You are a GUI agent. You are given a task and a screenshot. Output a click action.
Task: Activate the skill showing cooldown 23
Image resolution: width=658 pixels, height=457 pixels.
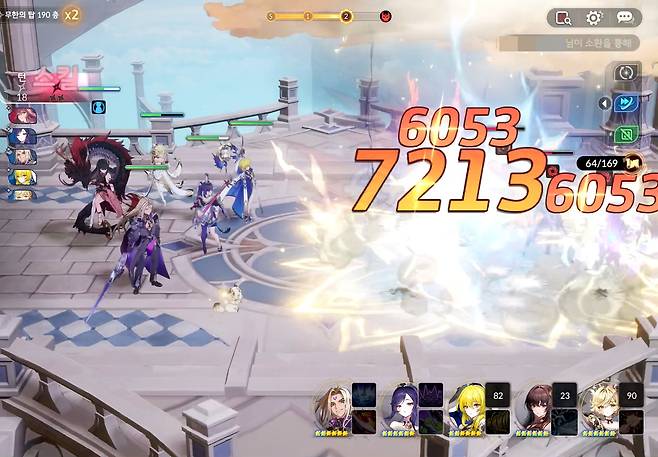coord(563,394)
